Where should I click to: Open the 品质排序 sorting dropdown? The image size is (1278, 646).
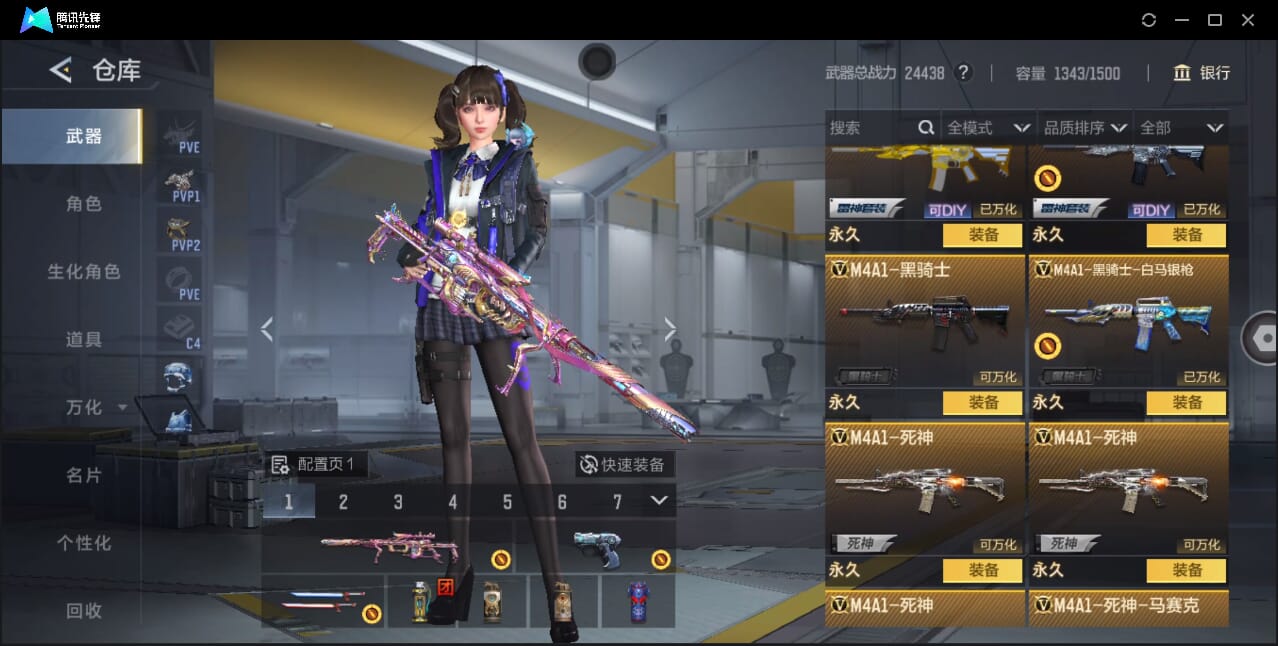(x=1085, y=128)
